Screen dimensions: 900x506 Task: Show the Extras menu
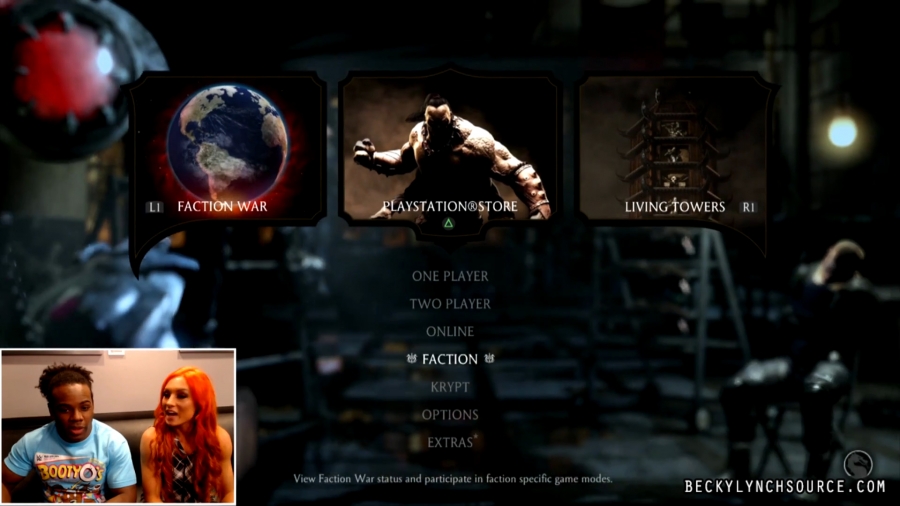click(450, 442)
